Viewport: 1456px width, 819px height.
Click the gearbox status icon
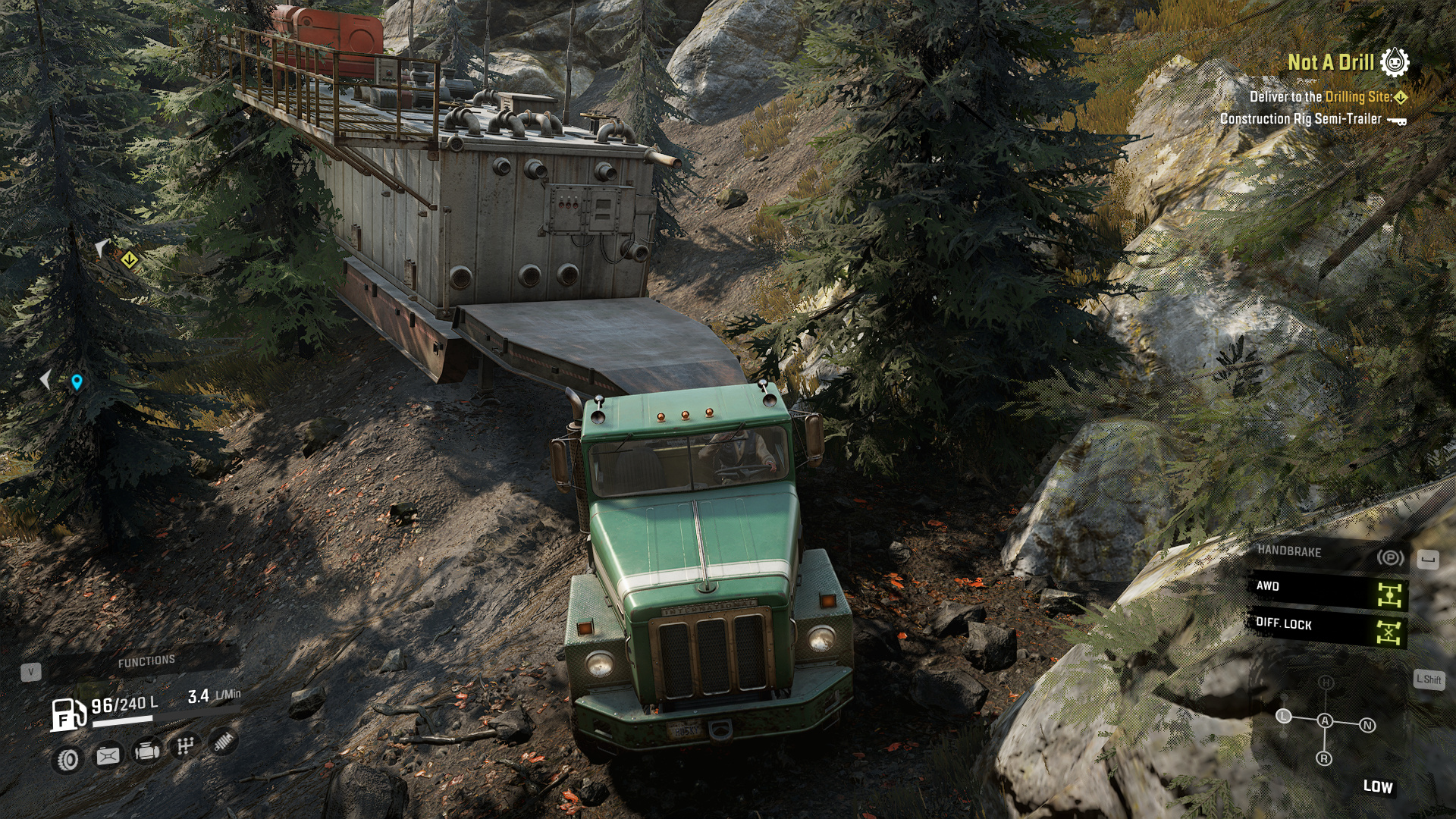[185, 746]
